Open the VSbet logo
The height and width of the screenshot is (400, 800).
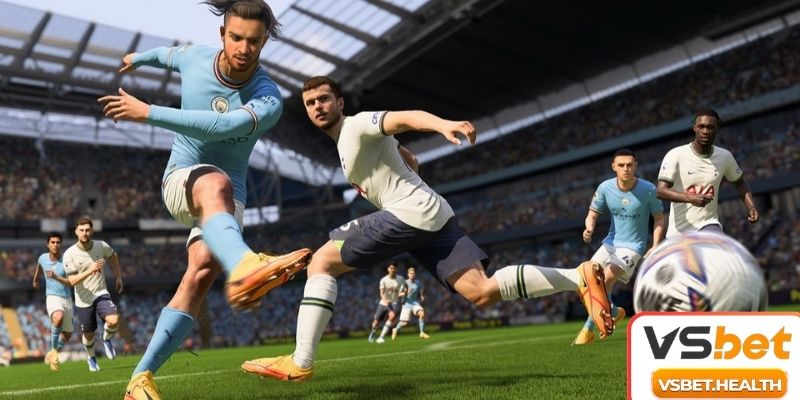[x=717, y=343]
